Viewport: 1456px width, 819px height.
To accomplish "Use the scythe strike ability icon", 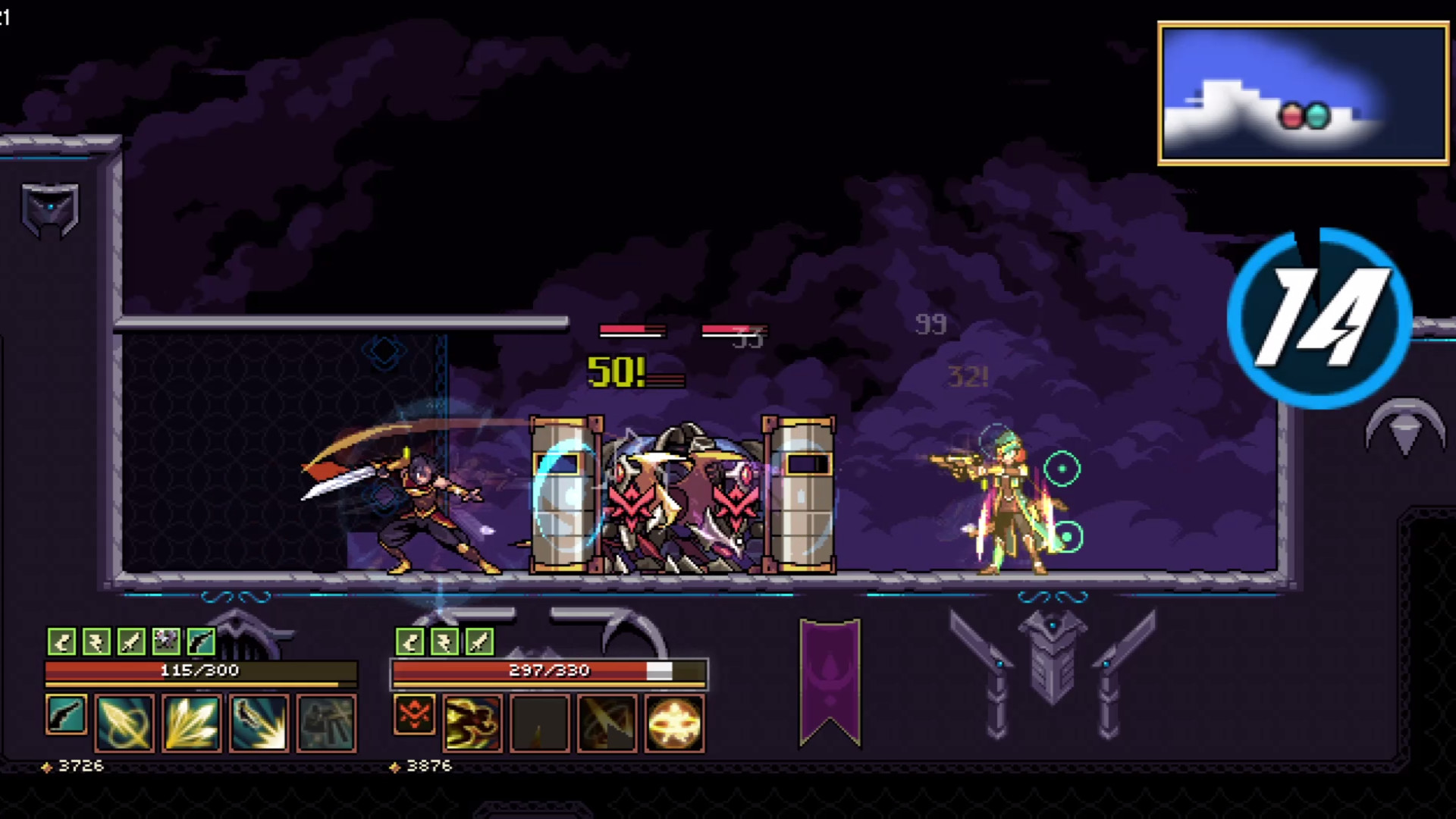I will [258, 720].
